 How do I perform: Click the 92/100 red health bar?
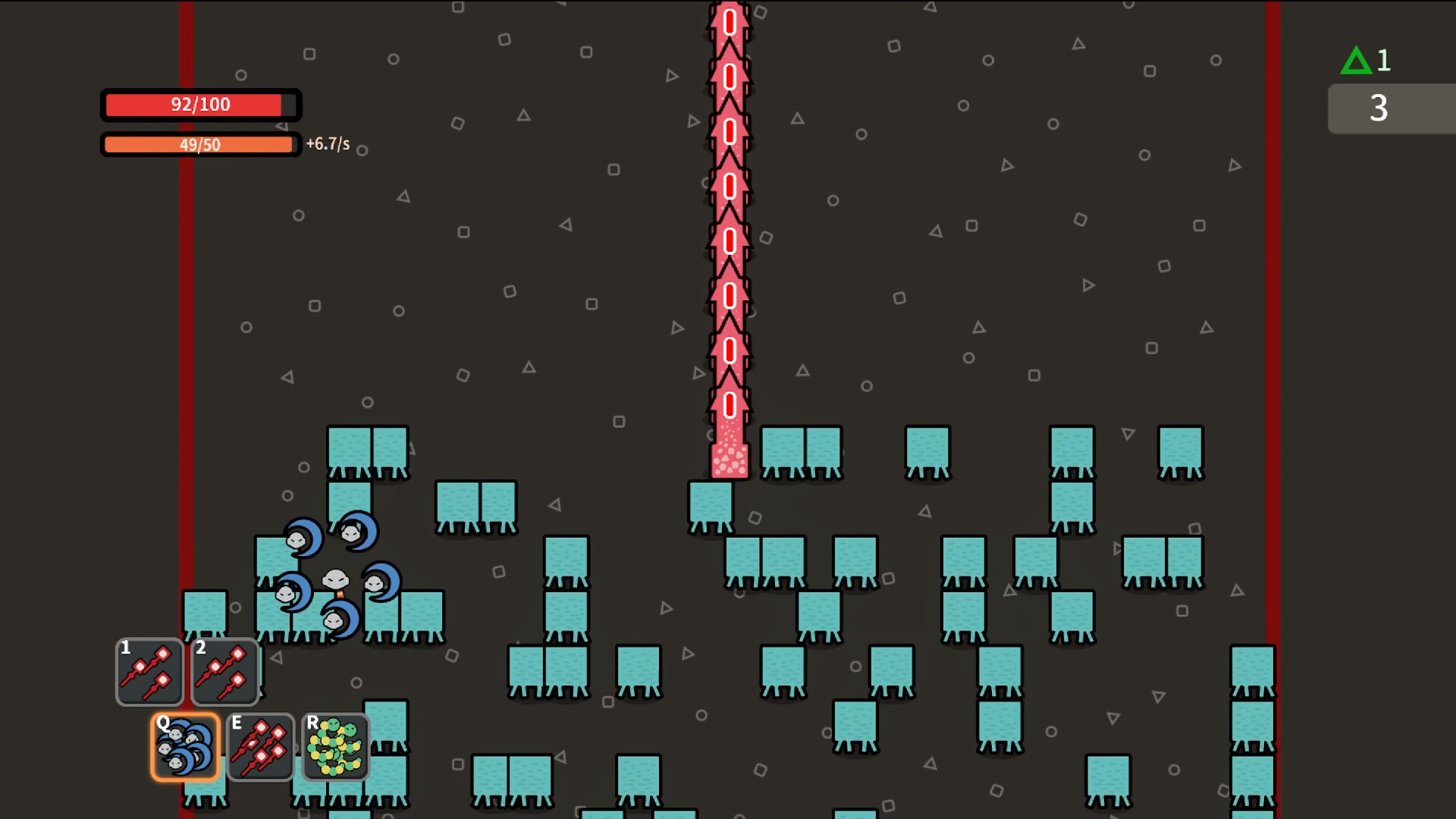click(201, 105)
